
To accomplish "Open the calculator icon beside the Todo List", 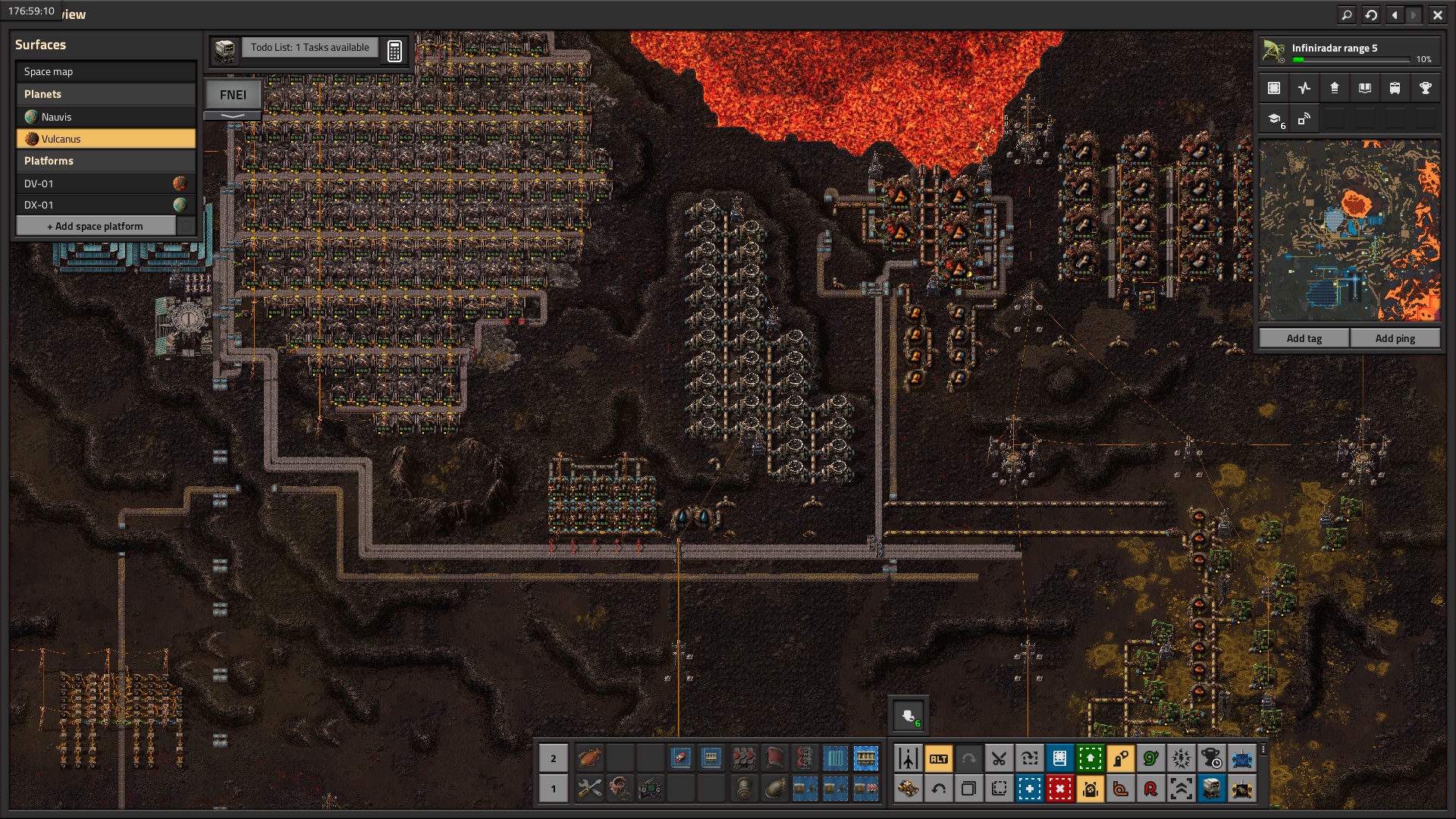I will (x=394, y=51).
